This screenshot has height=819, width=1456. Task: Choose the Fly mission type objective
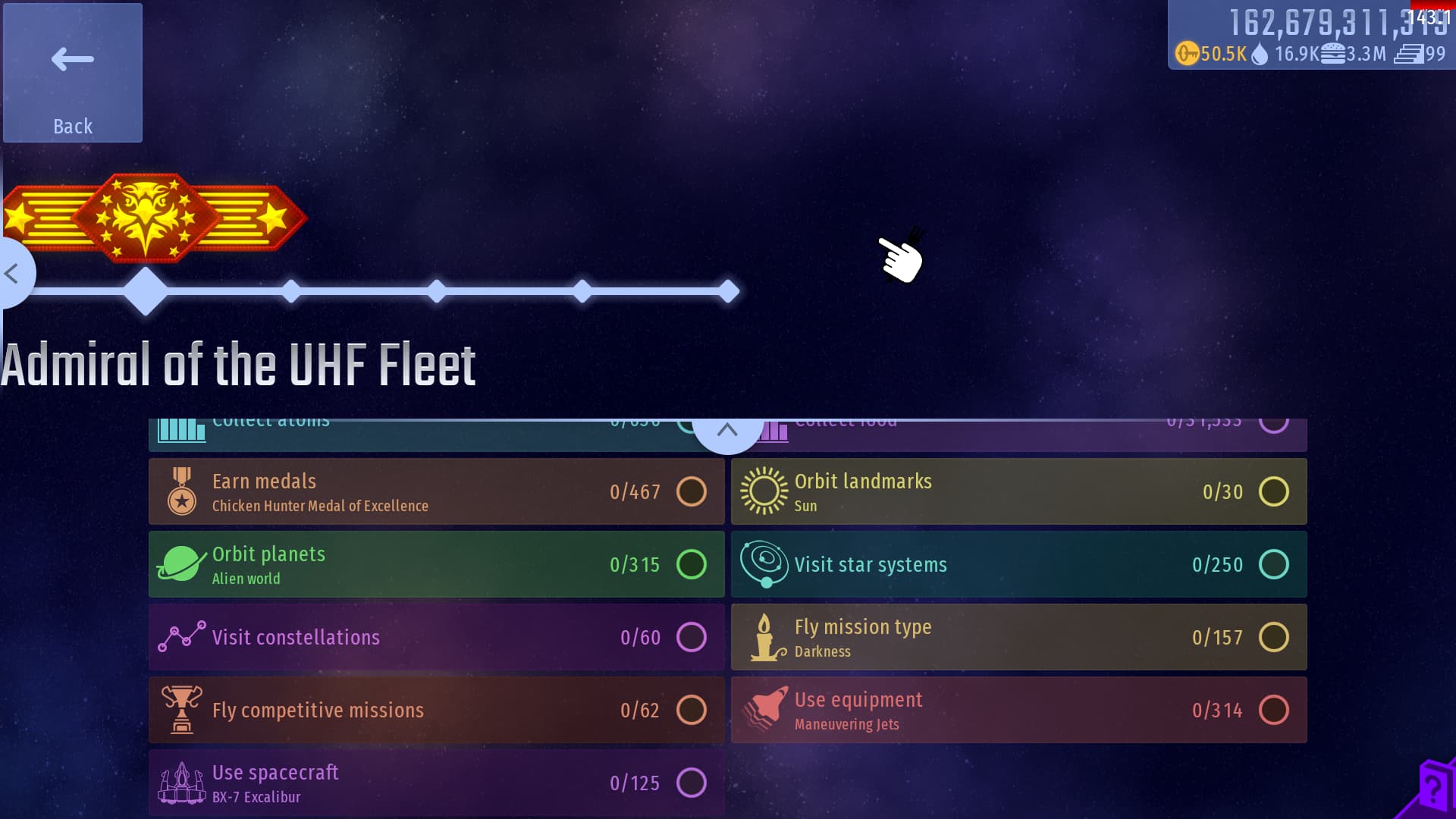[1018, 637]
